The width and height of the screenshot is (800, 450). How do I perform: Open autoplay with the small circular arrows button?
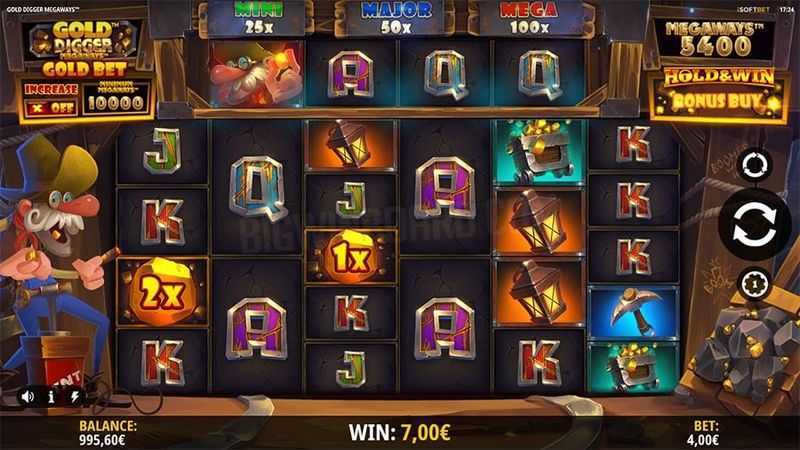tap(753, 164)
